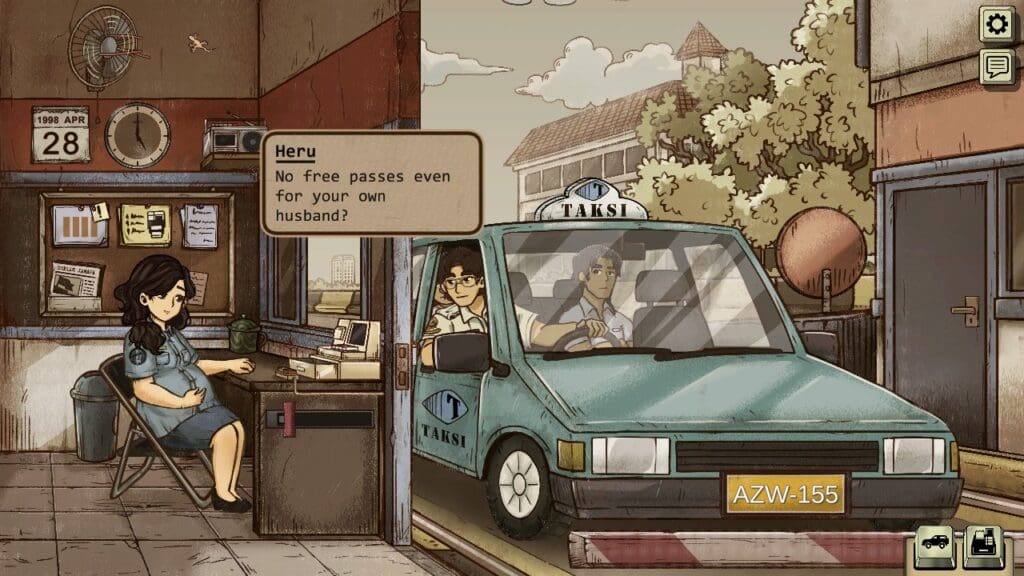Switch to the cash register key button
Image resolution: width=1024 pixels, height=576 pixels.
[985, 545]
